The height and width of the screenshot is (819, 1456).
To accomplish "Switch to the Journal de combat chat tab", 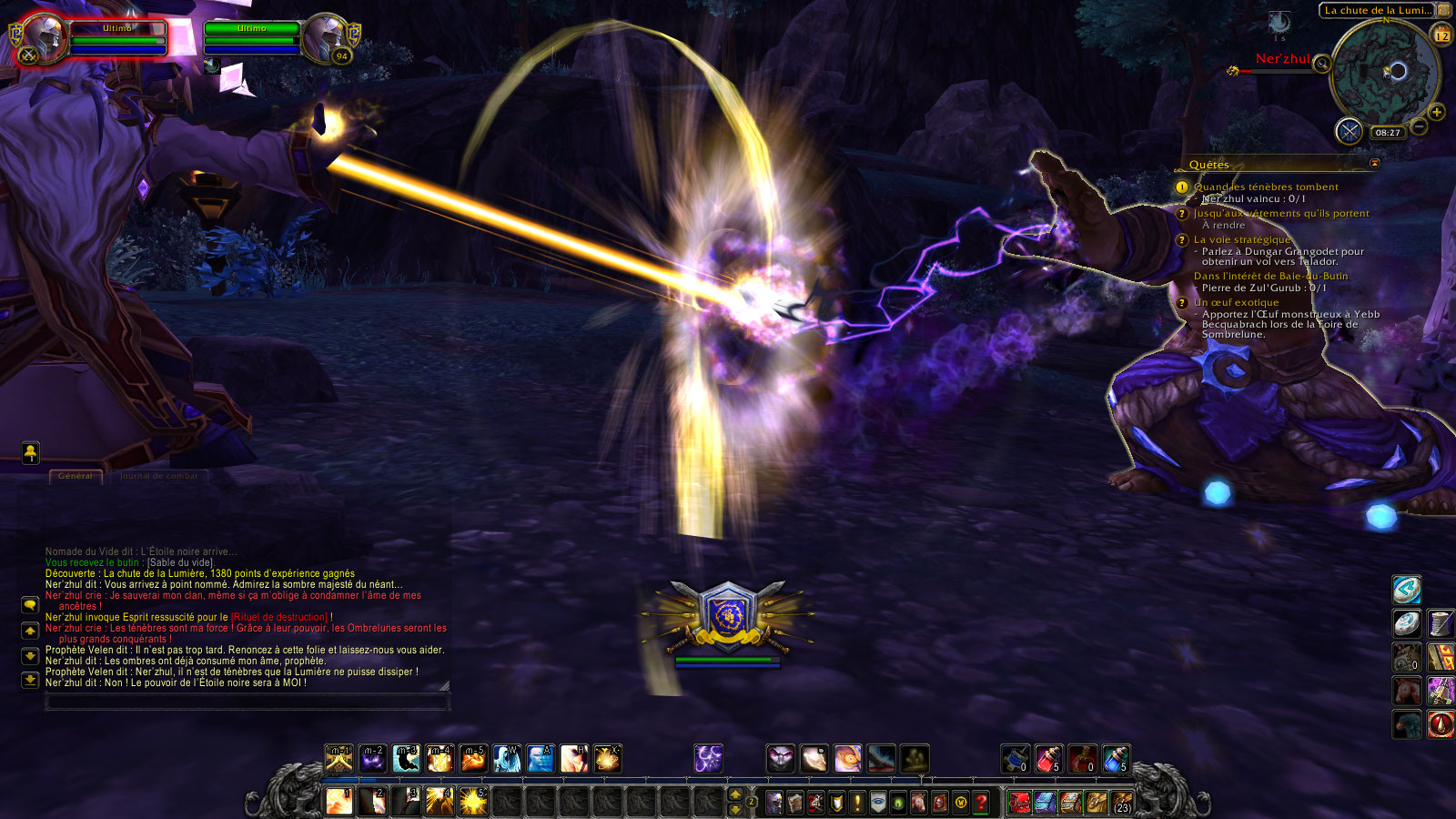I will (x=158, y=476).
